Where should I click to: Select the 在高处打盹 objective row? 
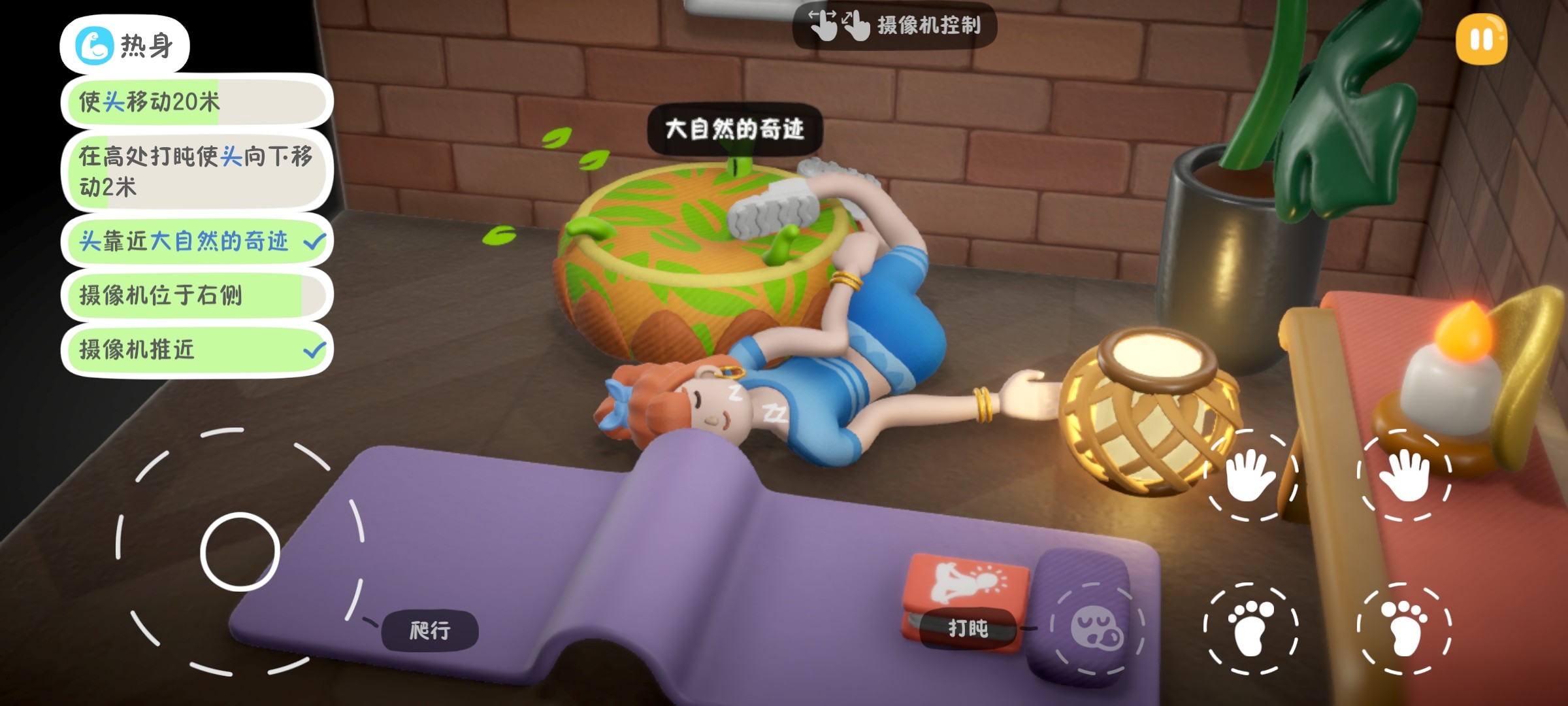(196, 171)
